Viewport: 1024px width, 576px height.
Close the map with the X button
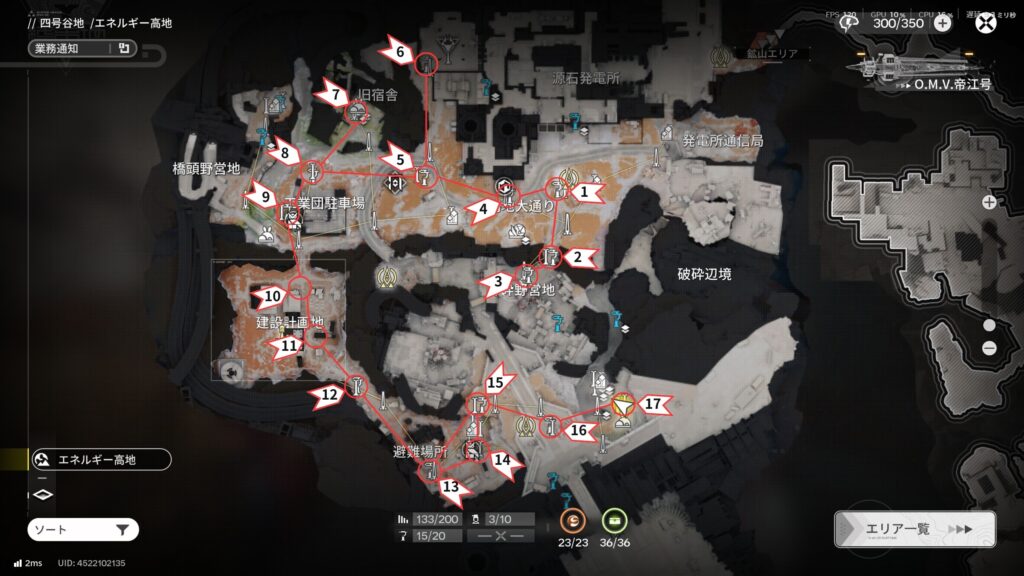coord(987,24)
